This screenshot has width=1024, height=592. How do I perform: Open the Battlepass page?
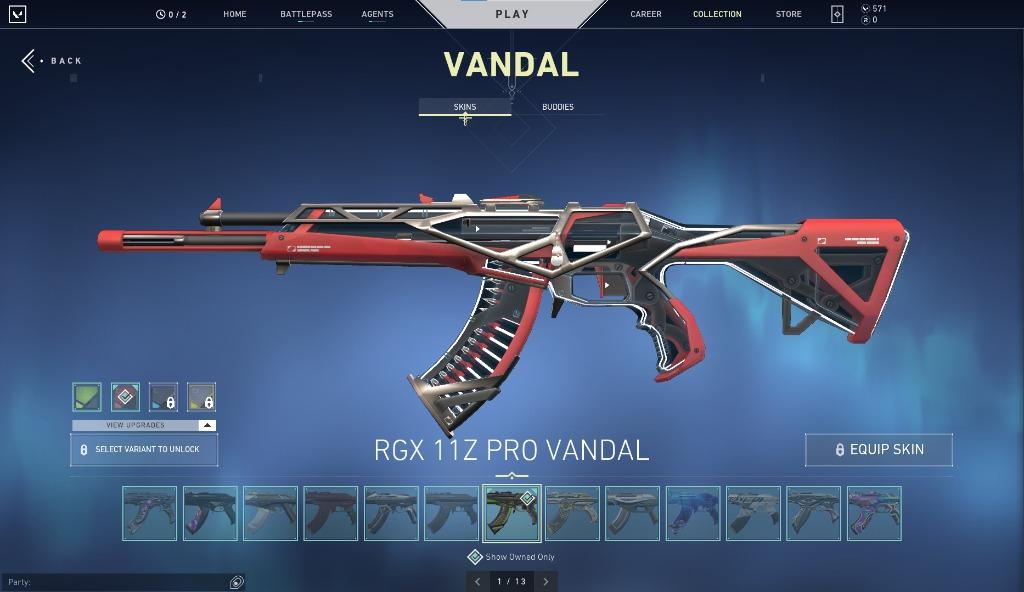click(306, 14)
